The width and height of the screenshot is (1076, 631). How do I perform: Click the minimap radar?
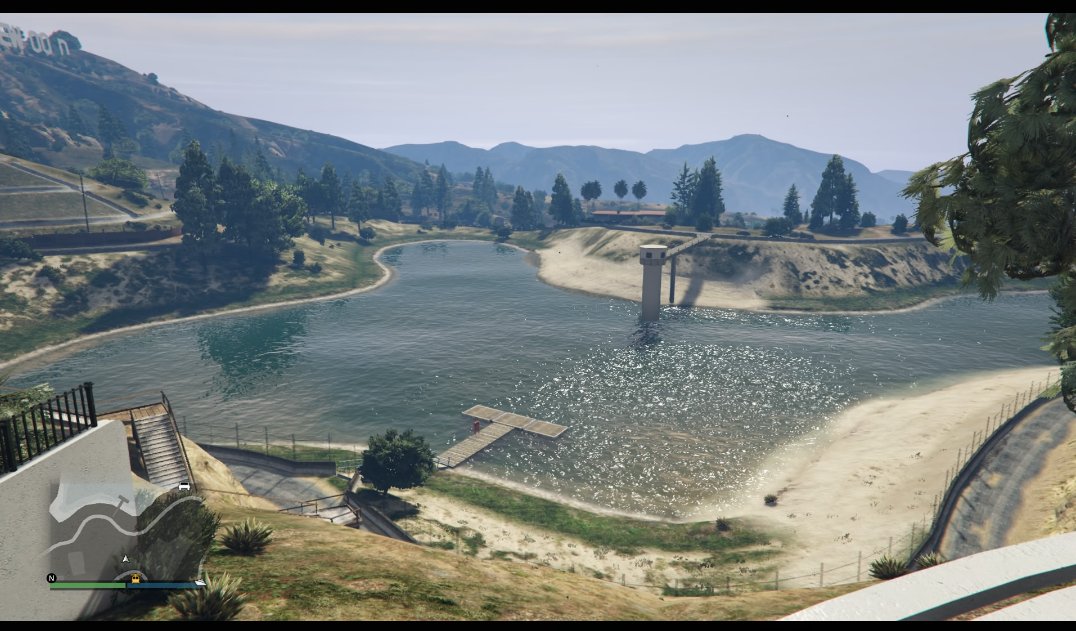(125, 530)
